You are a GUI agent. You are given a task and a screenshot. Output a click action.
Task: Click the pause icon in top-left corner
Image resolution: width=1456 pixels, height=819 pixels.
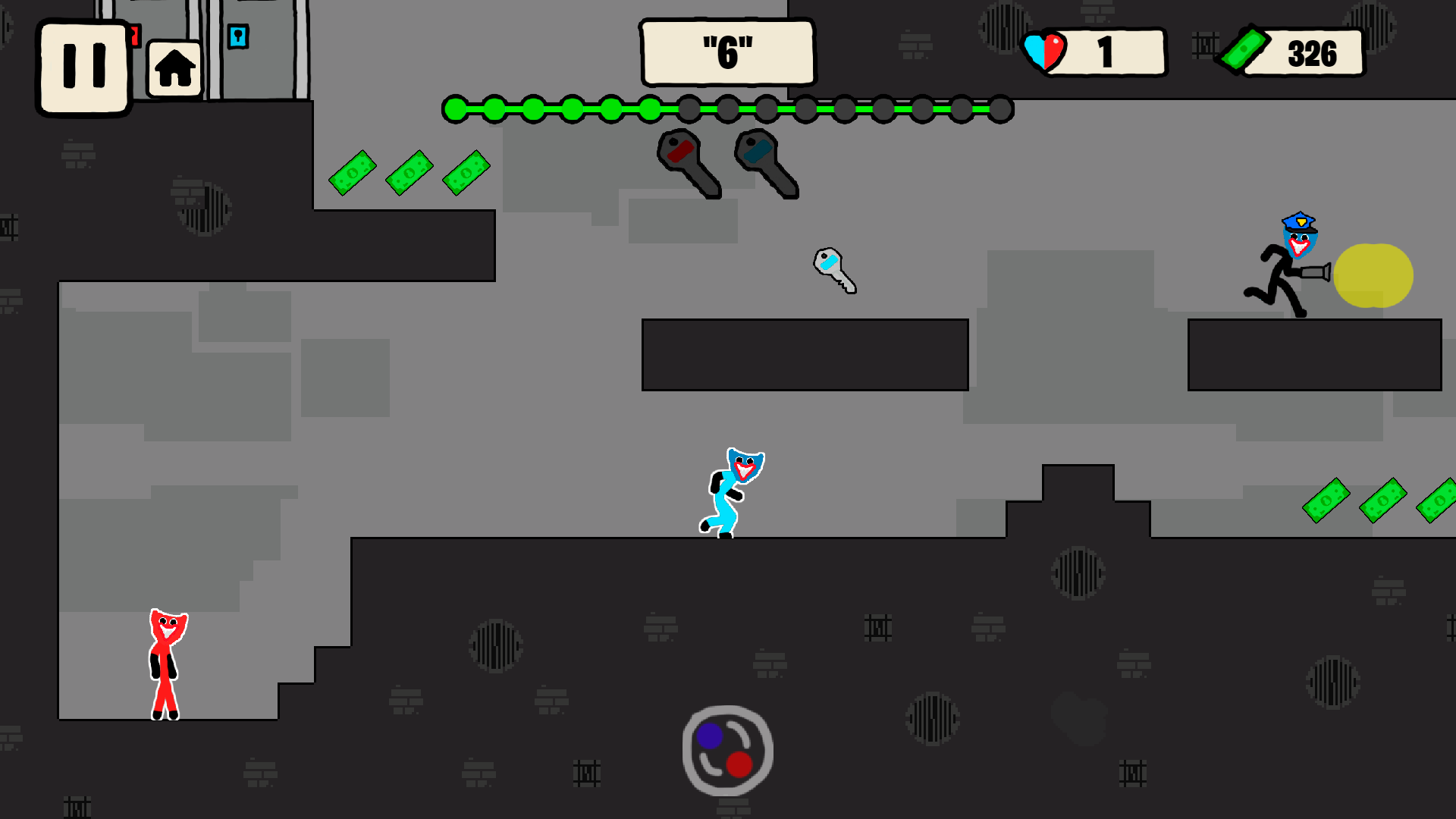(83, 64)
